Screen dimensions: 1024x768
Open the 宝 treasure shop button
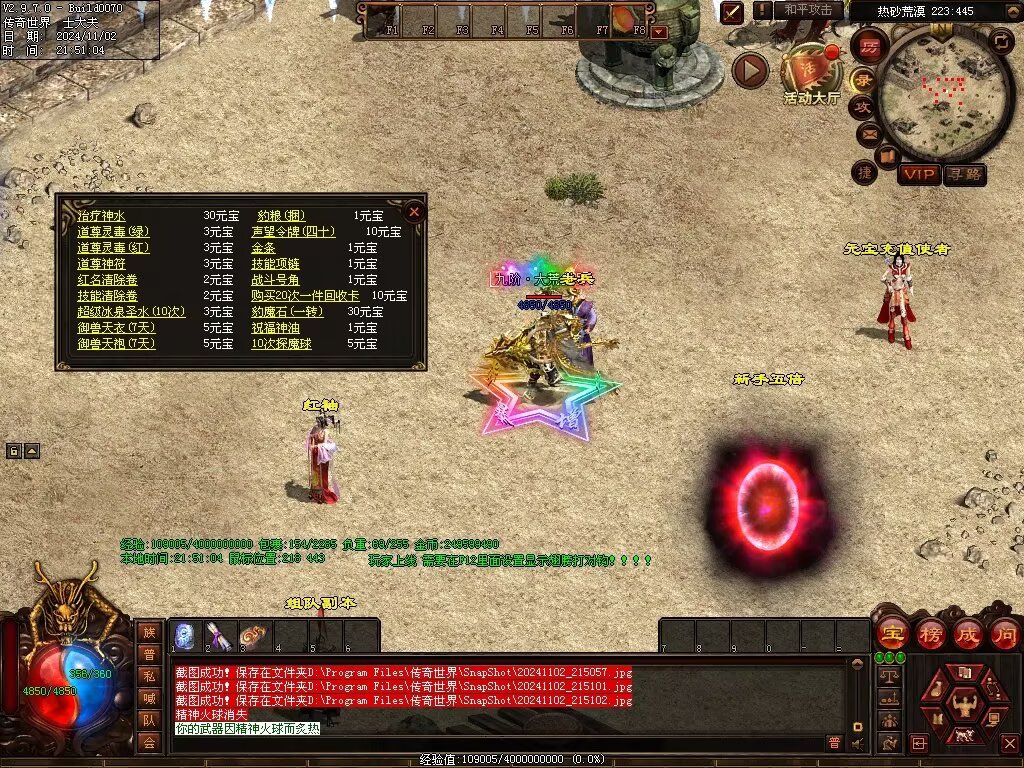click(x=891, y=633)
